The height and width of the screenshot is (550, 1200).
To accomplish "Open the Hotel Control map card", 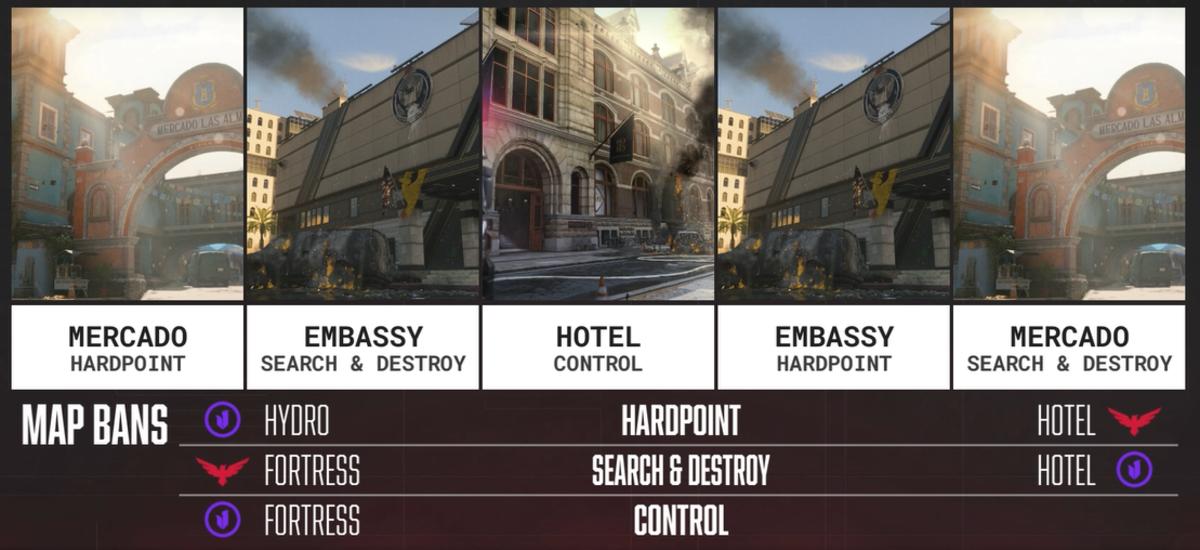I will click(x=598, y=198).
